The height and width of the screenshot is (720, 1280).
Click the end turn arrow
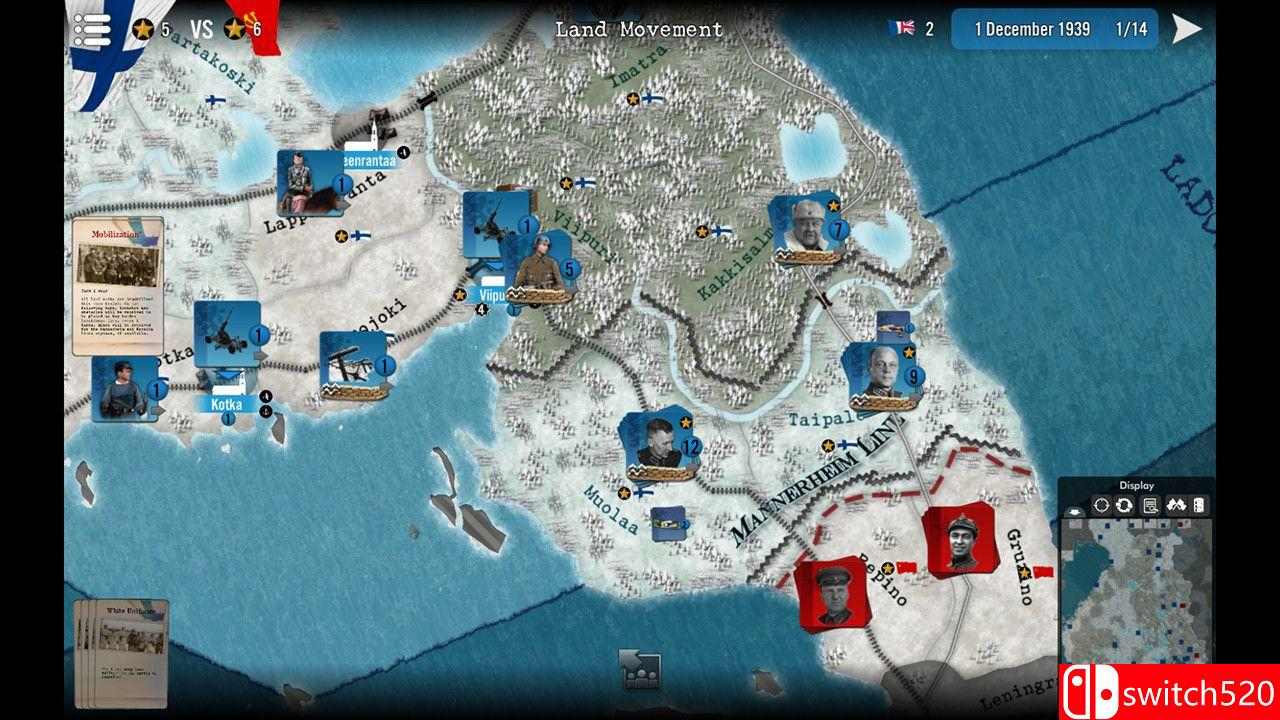[x=1186, y=28]
